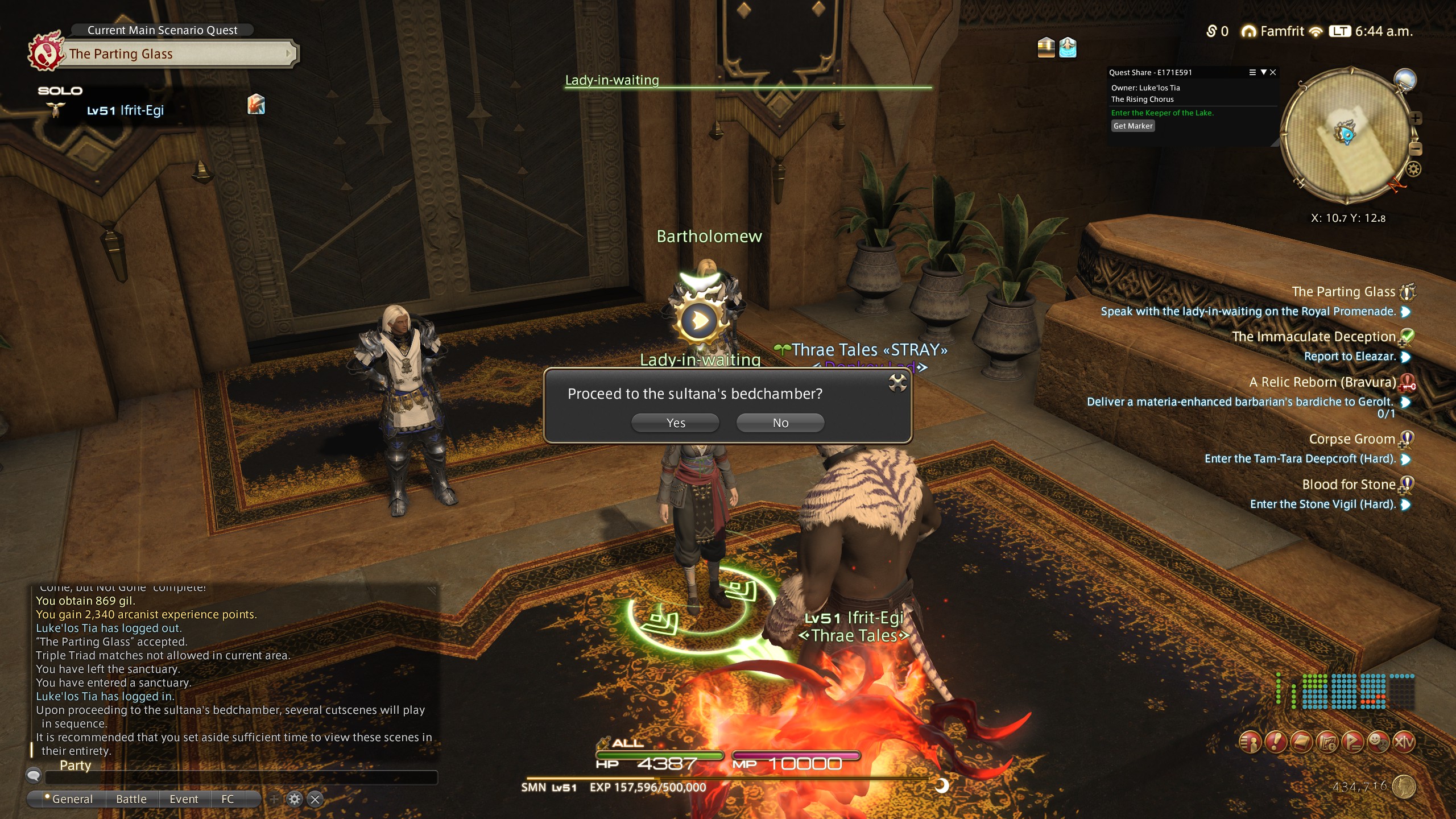Image resolution: width=1456 pixels, height=819 pixels.
Task: Collapse the Quest Share window with the arrow
Action: point(1263,72)
